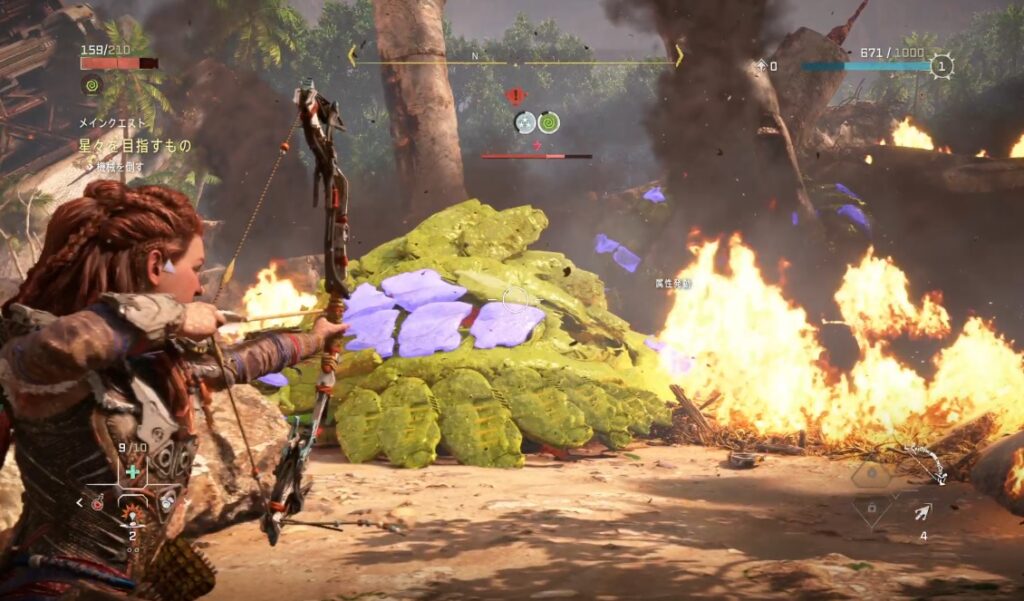Choose the blue trap tool icon

pyautogui.click(x=167, y=503)
